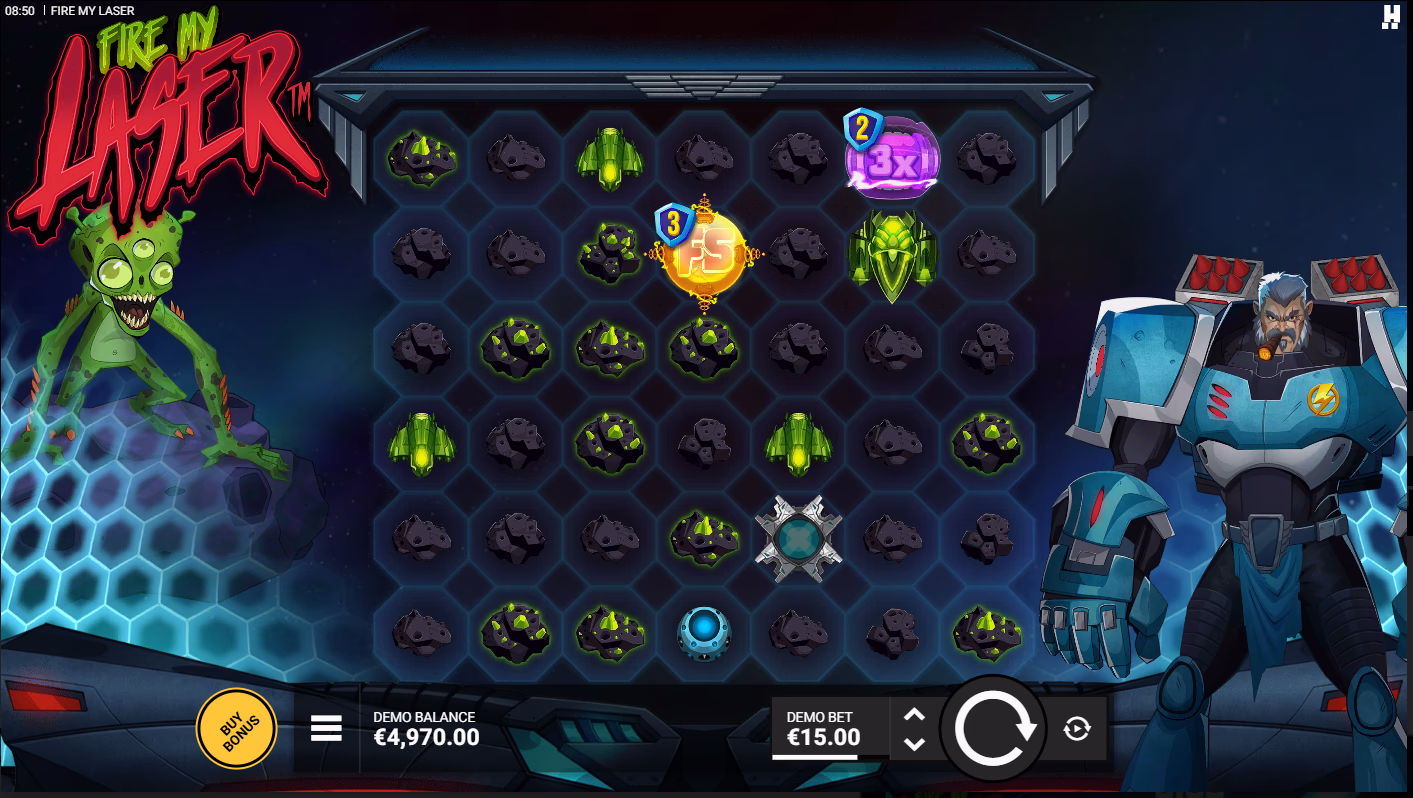Click the Hacksaw logo in the corner
The height and width of the screenshot is (798, 1413).
[x=1391, y=17]
